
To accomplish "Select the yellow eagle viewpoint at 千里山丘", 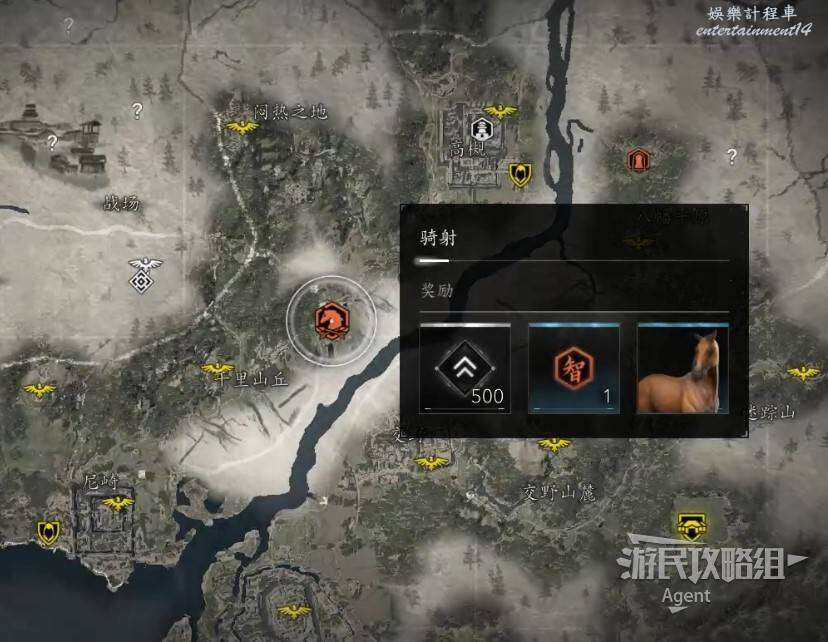I will point(217,370).
